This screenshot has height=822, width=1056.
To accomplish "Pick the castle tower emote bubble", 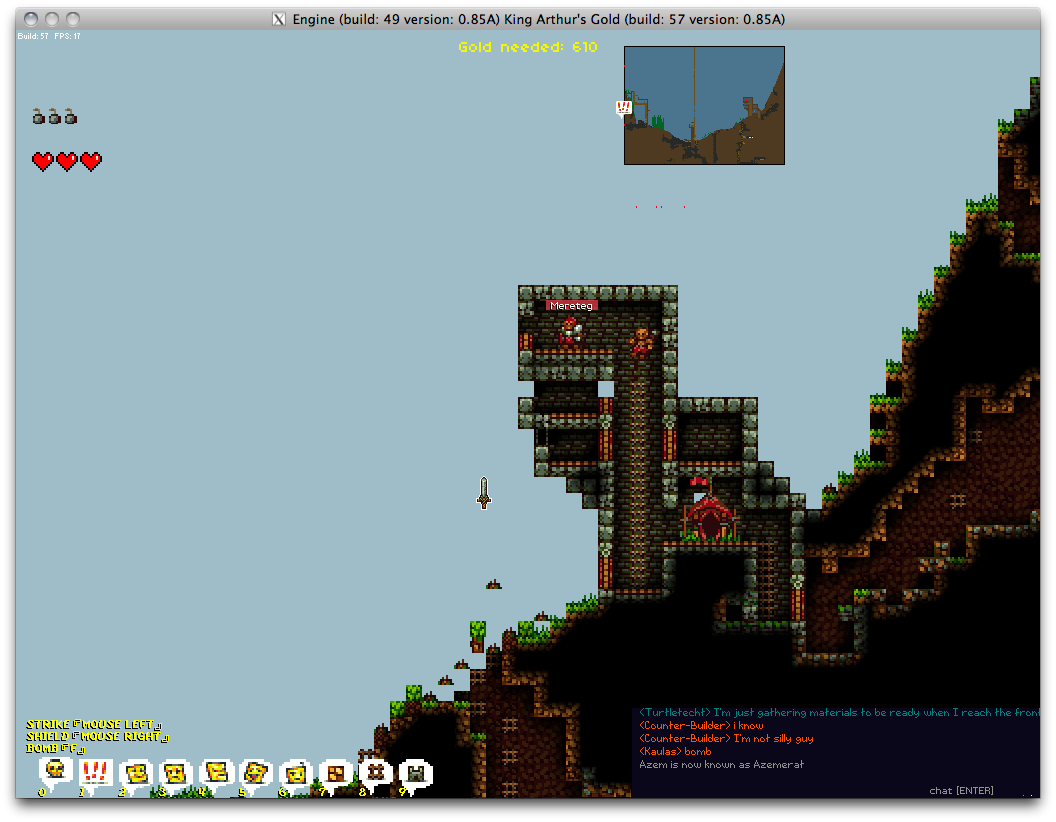I will [x=415, y=773].
